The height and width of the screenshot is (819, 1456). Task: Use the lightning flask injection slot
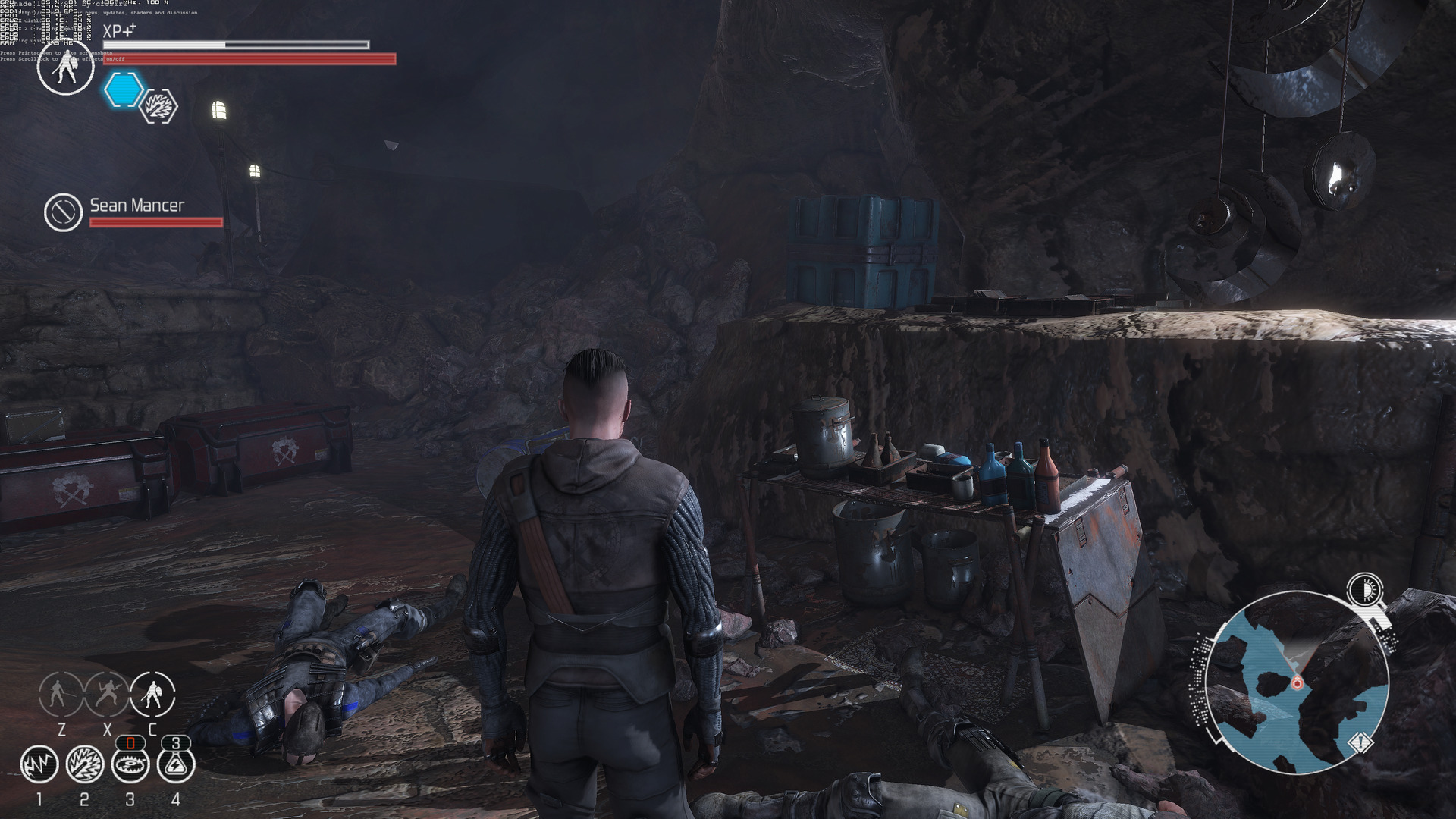click(176, 764)
